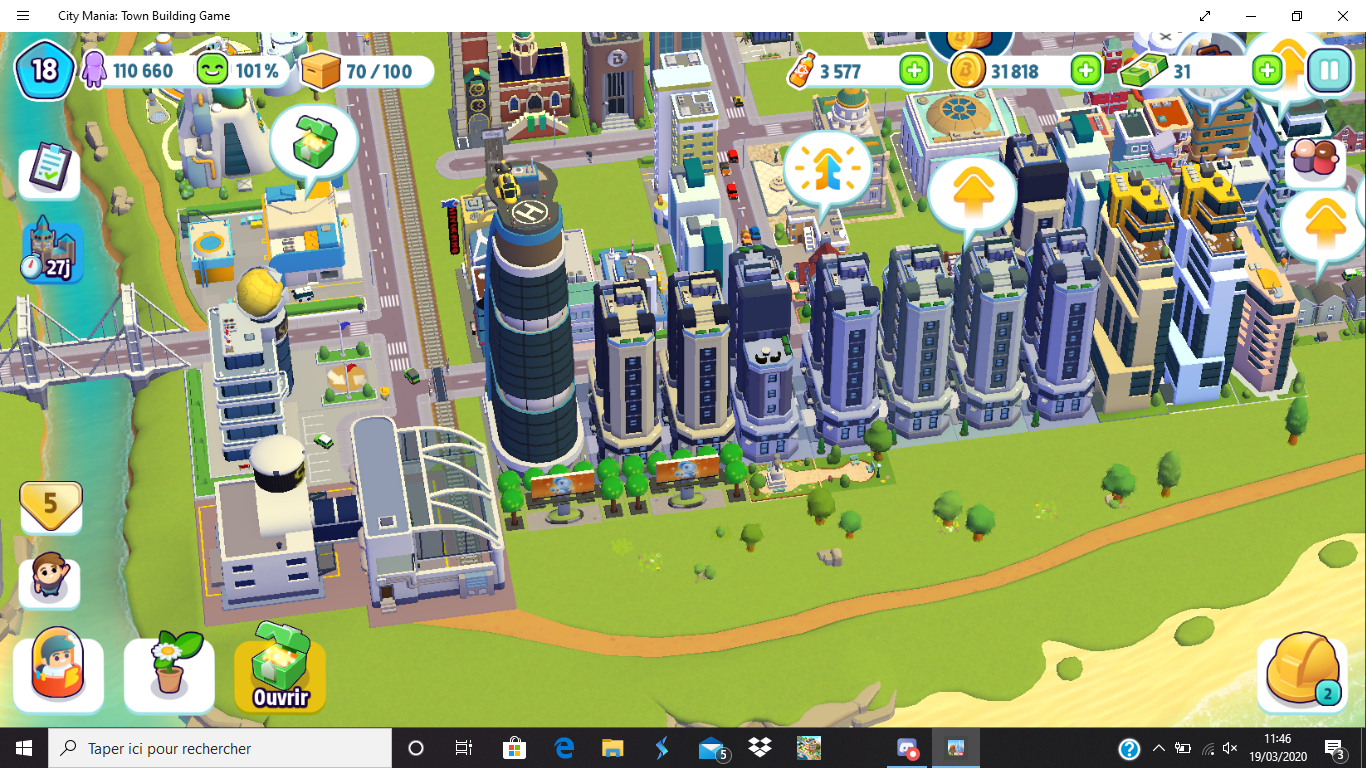Pause the game with the pause button
This screenshot has width=1366, height=768.
click(x=1329, y=70)
